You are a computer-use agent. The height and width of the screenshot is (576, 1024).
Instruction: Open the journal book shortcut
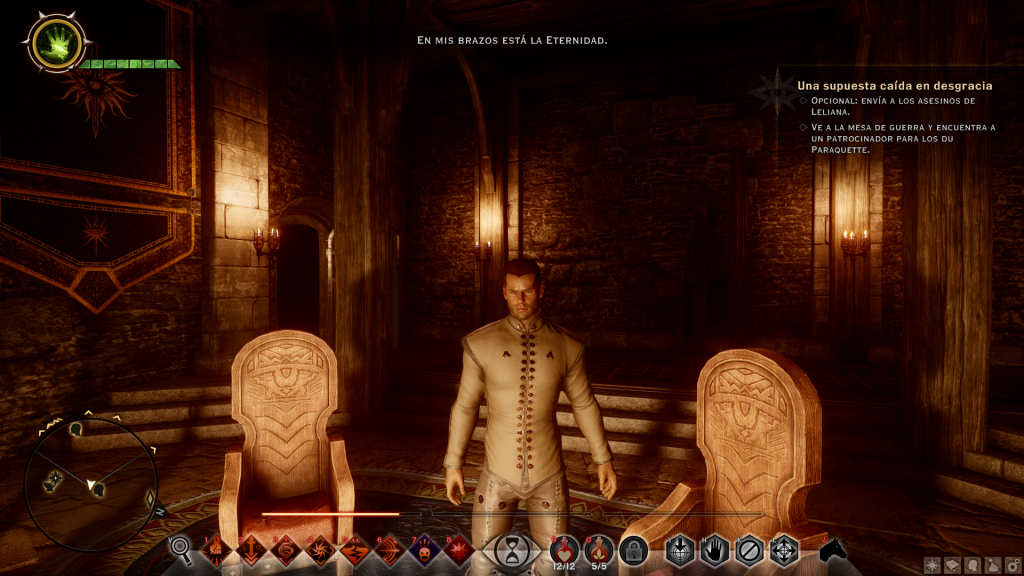950,565
